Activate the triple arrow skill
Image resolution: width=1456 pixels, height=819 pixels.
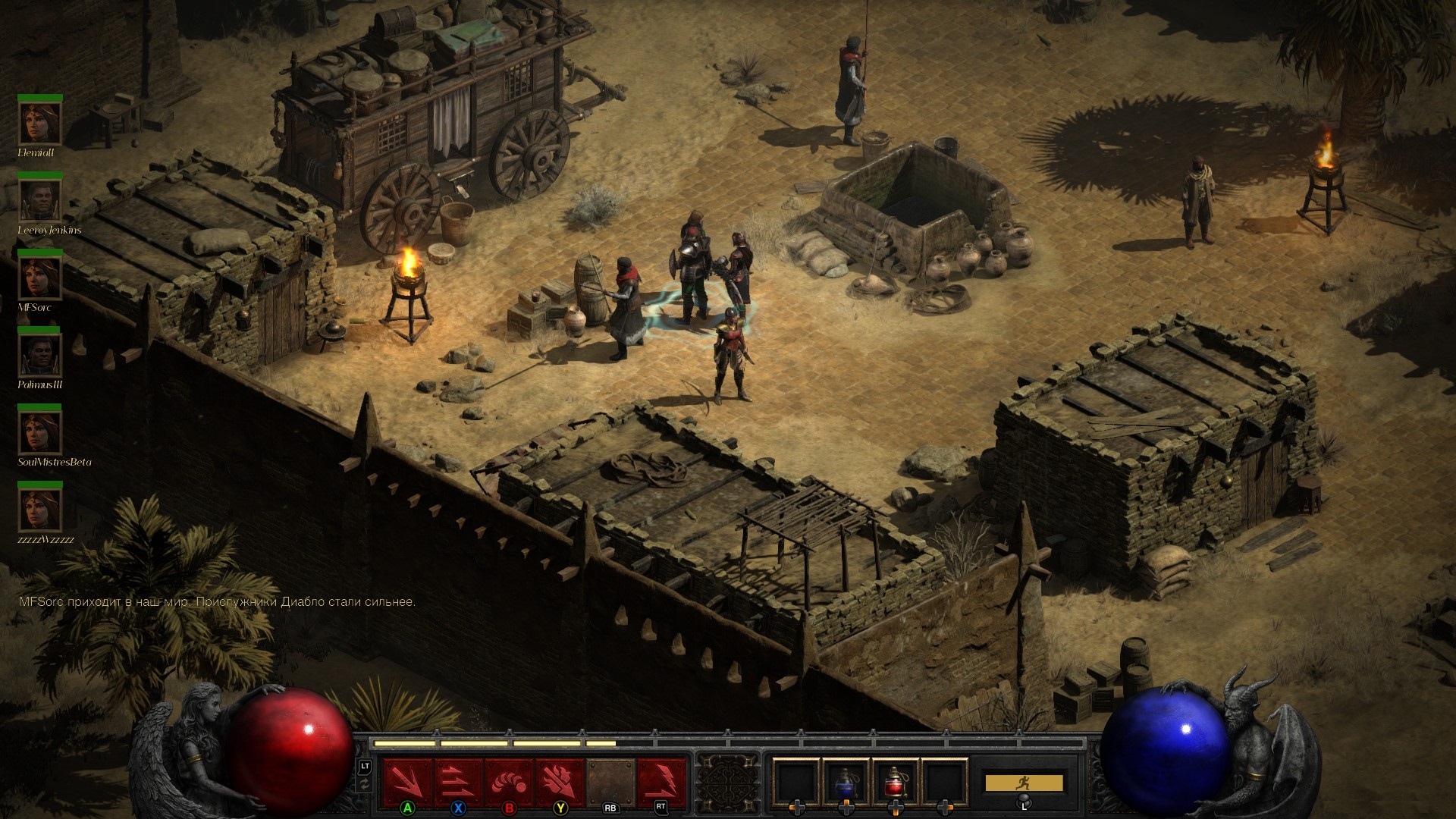[x=458, y=781]
